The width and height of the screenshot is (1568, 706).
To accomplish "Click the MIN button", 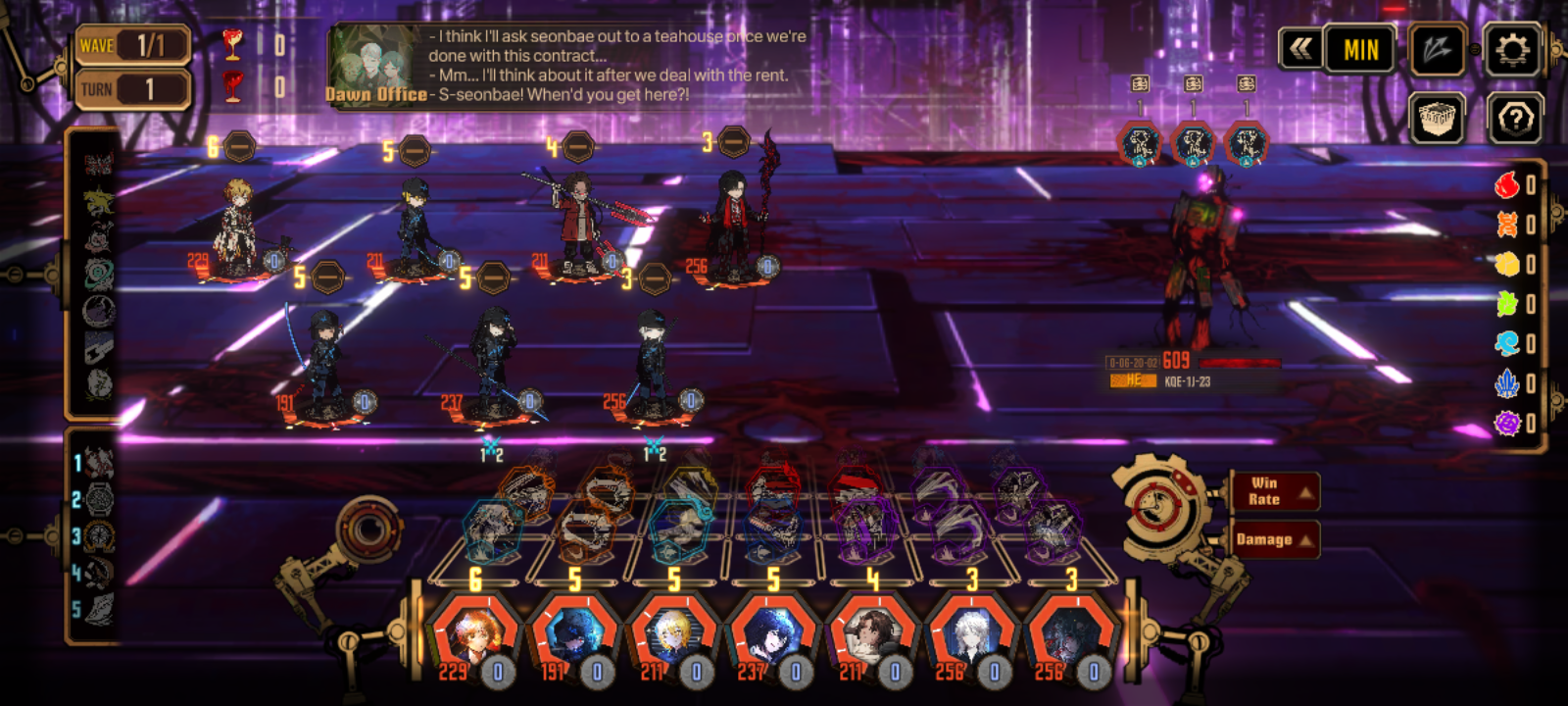I will click(x=1360, y=49).
